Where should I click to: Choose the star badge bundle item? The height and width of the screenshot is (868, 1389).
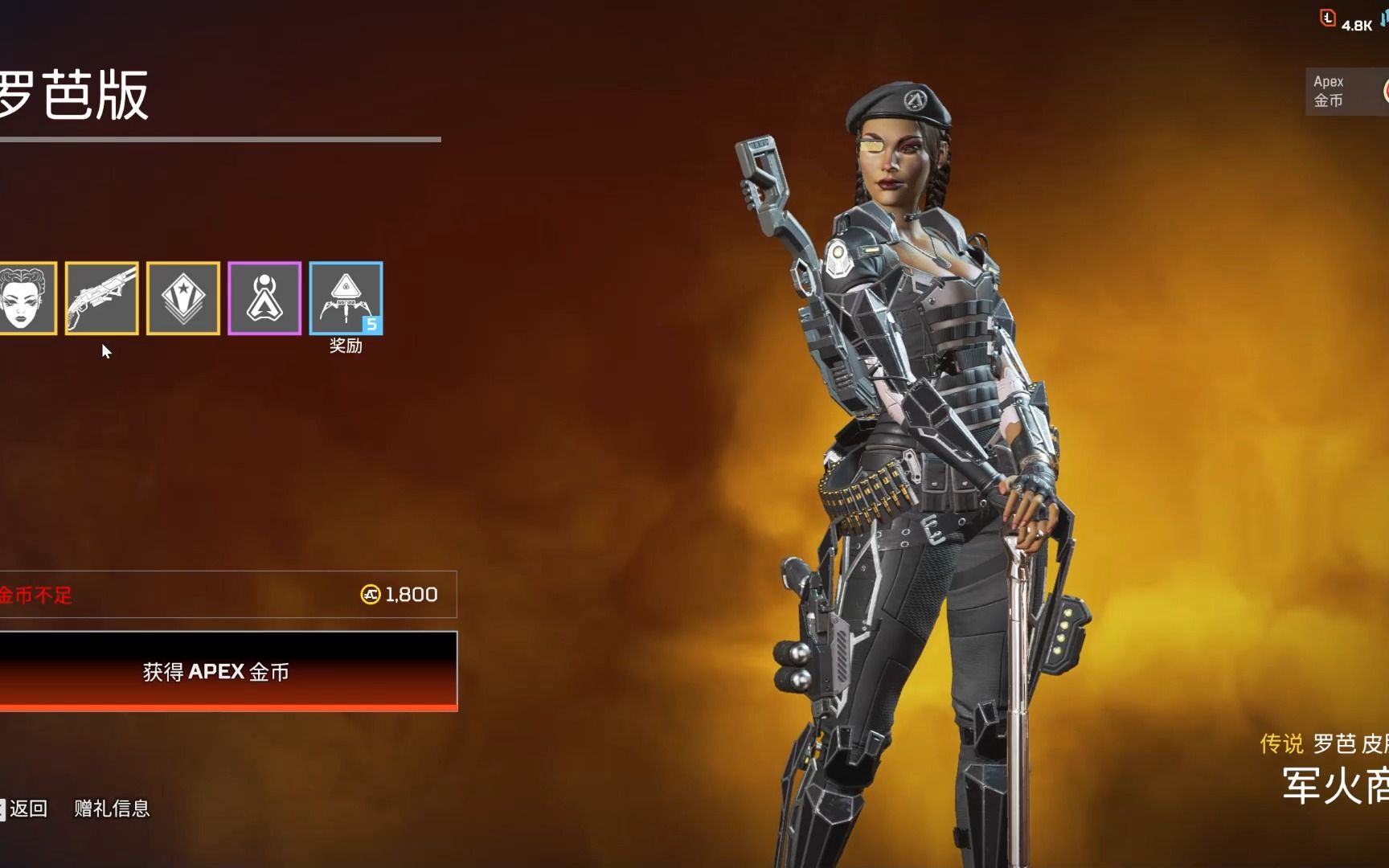183,298
